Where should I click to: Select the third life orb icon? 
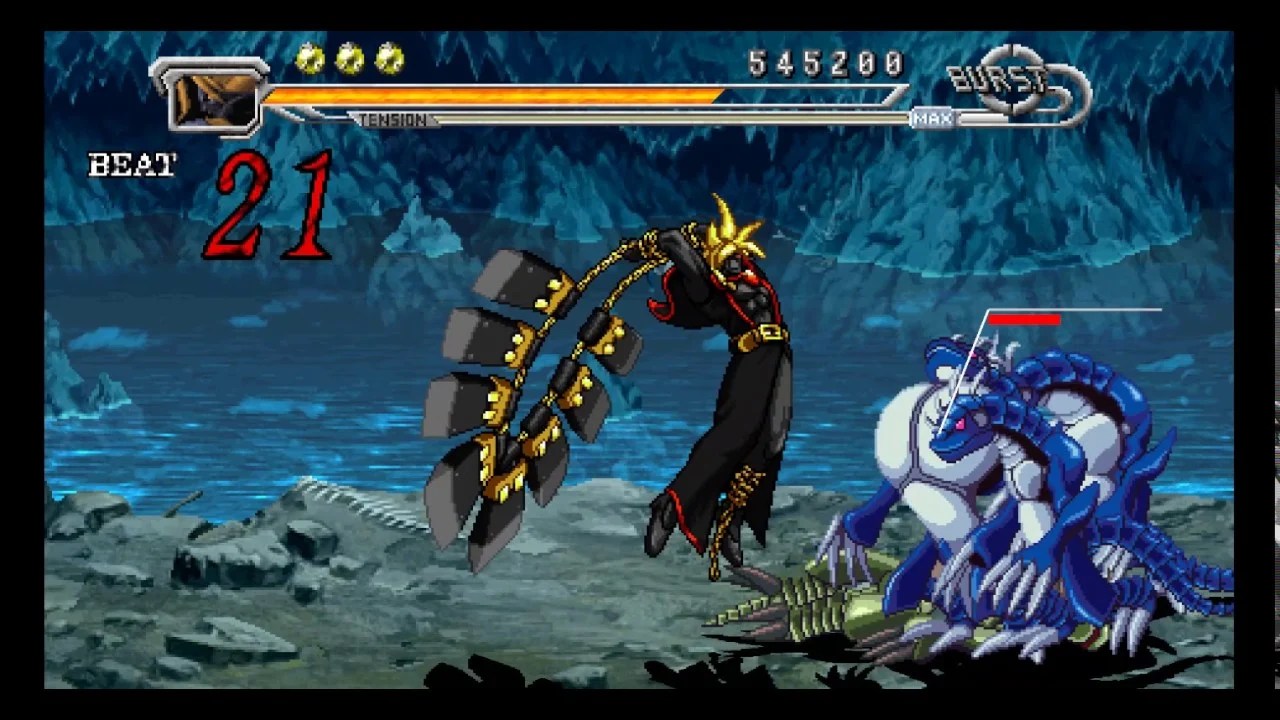(385, 58)
